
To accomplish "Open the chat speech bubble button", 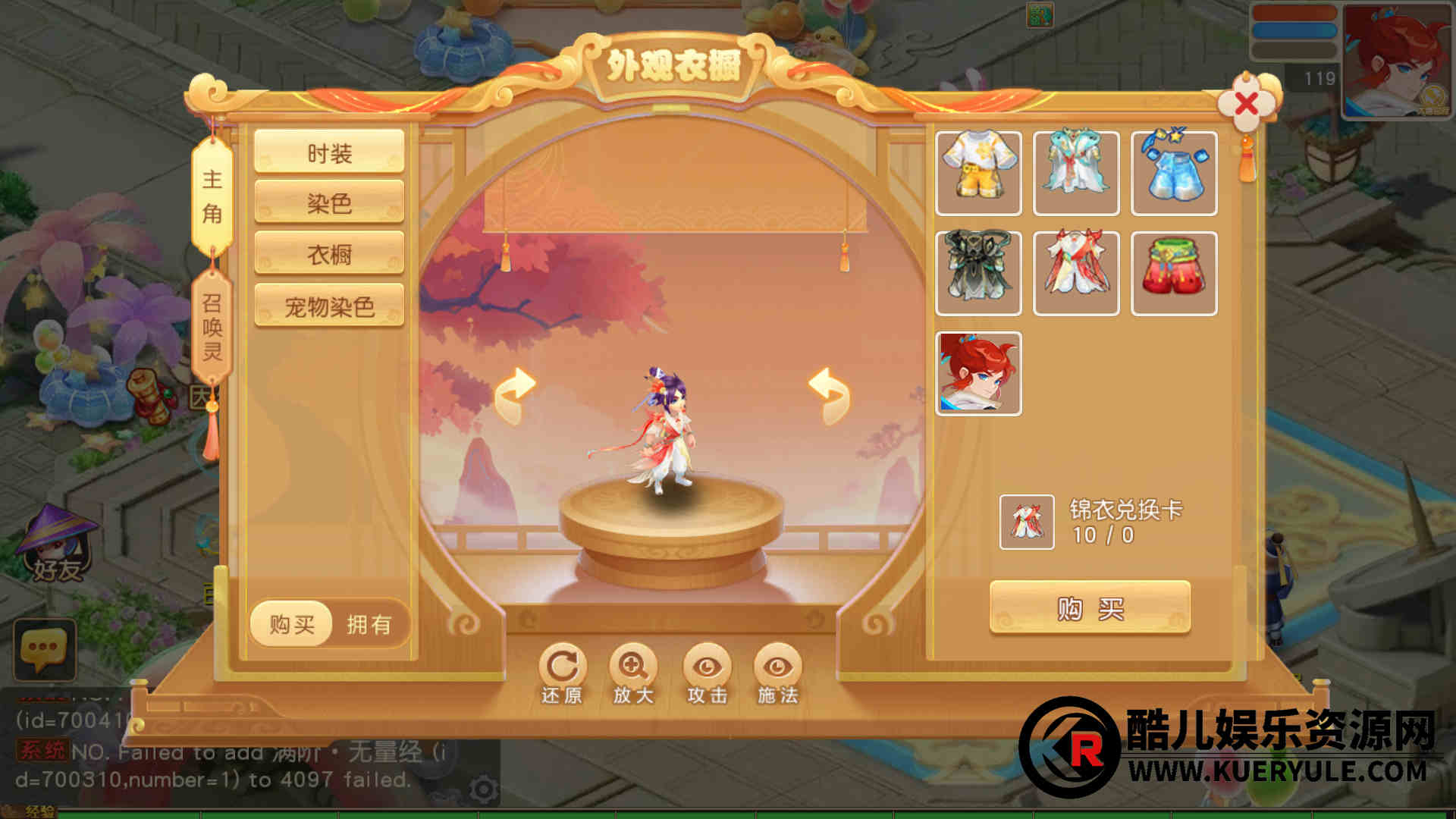I will pos(44,649).
